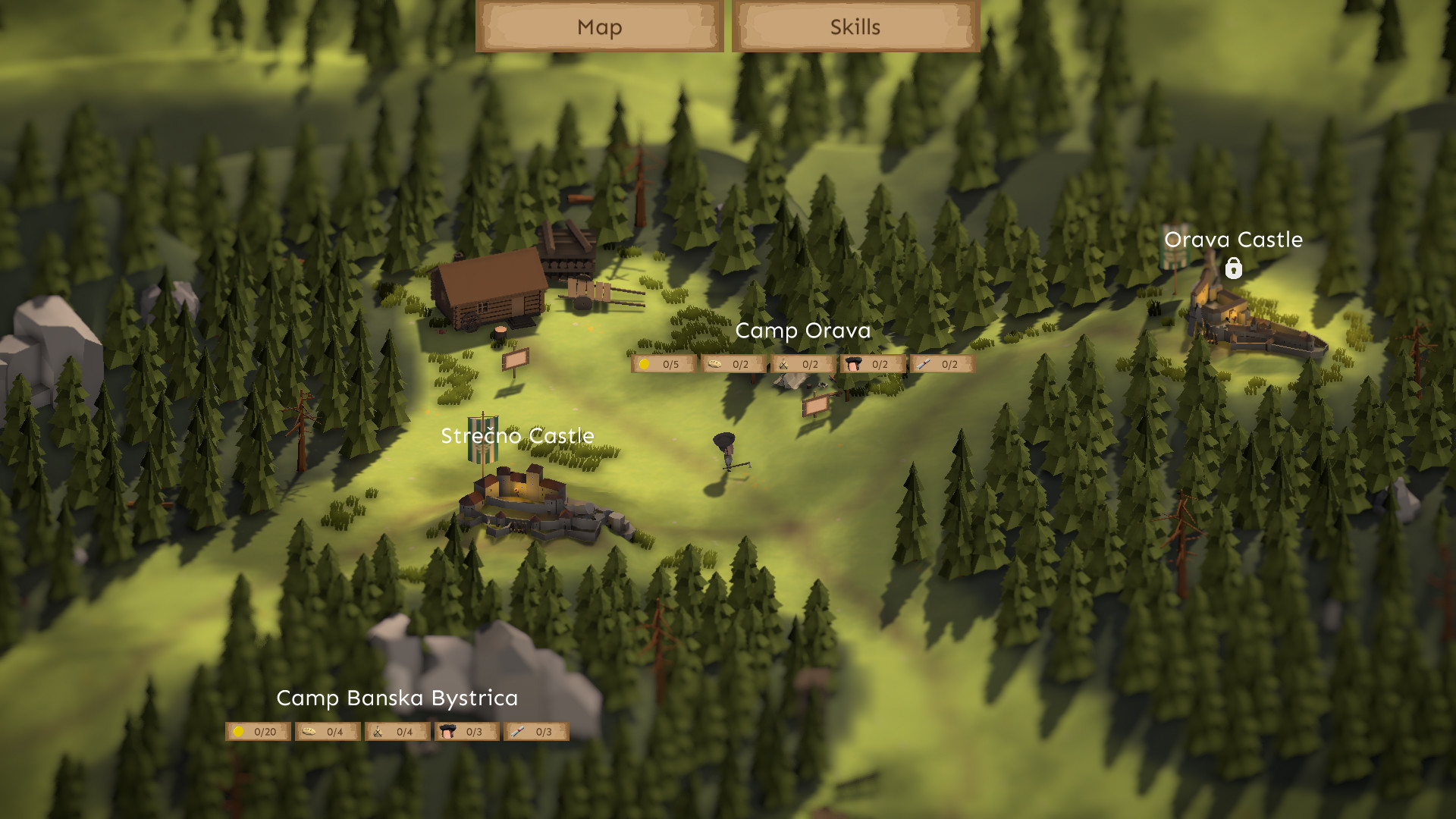Click the Strečno Castle name
This screenshot has width=1456, height=819.
click(x=518, y=436)
